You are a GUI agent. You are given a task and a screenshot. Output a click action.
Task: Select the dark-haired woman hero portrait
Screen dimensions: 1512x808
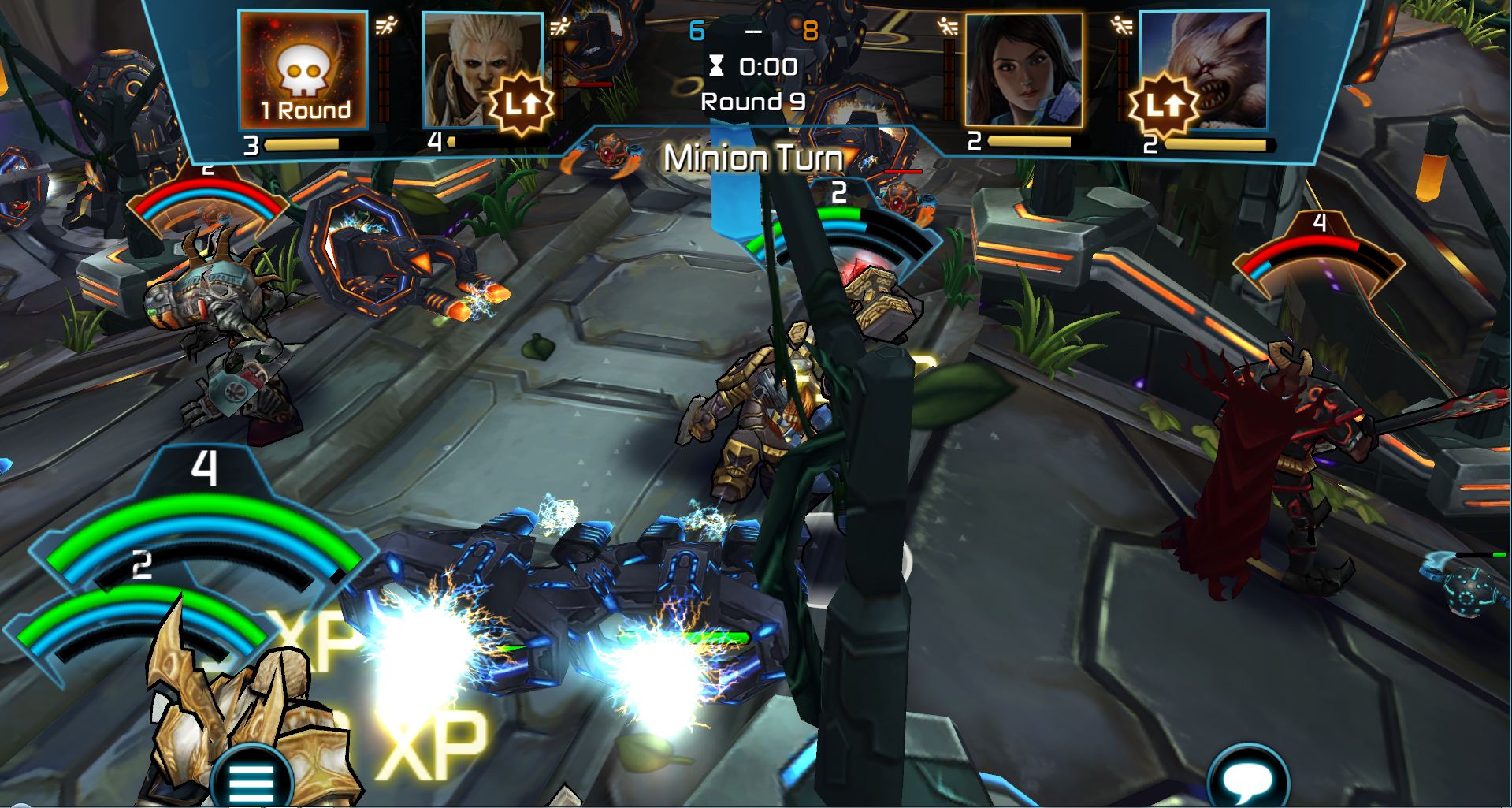pos(1023,71)
